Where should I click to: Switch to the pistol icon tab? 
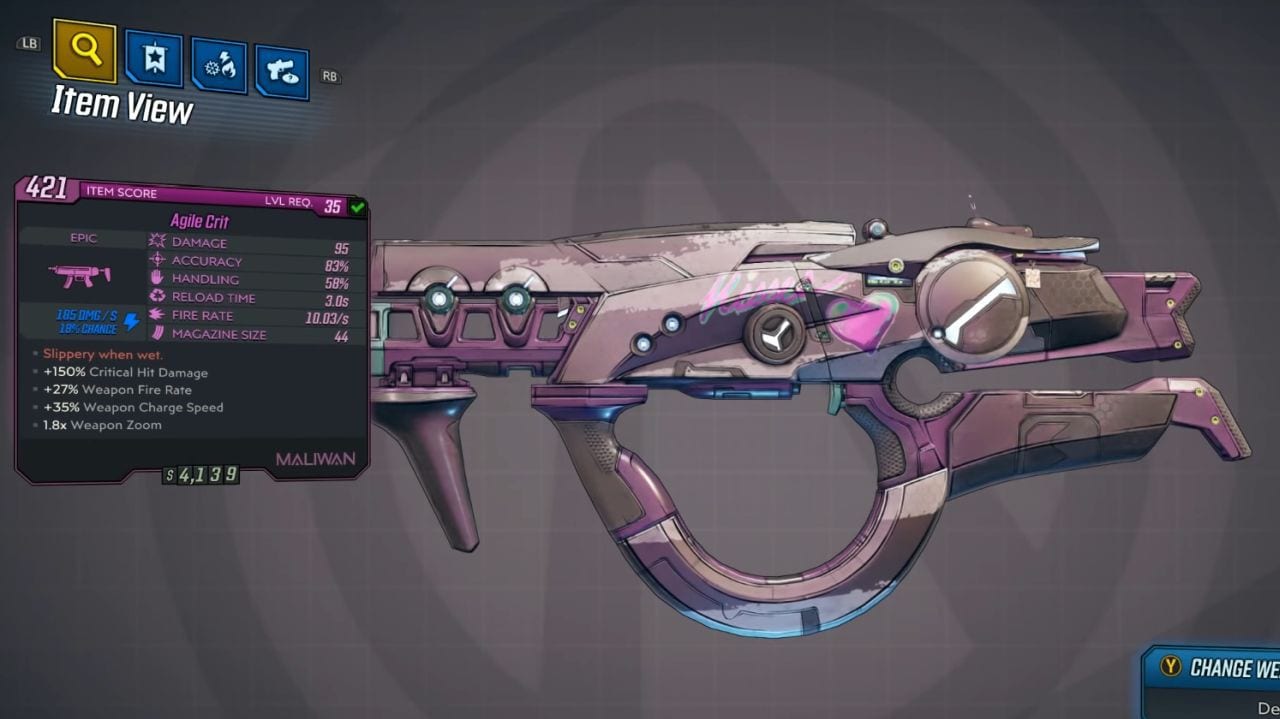click(282, 72)
